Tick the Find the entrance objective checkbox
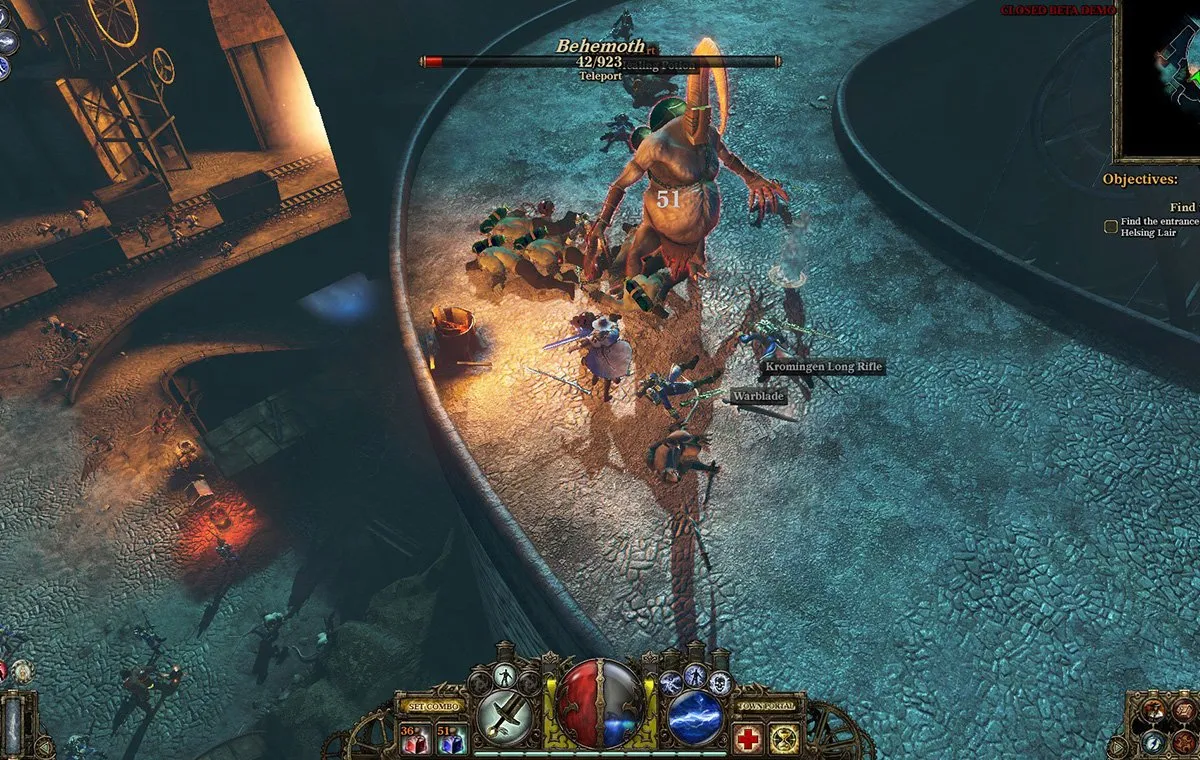The height and width of the screenshot is (760, 1200). click(1110, 227)
